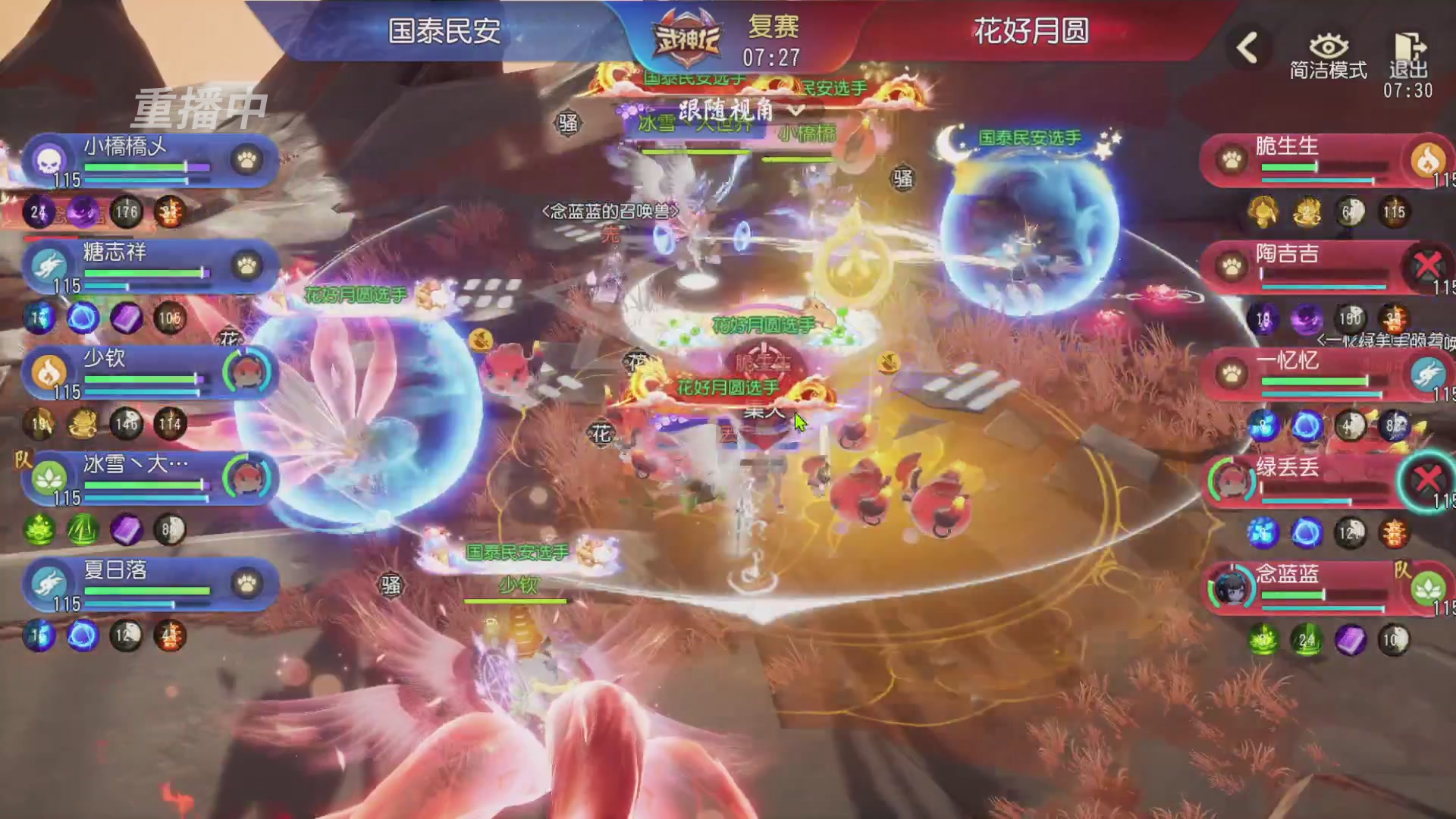Expand the chevron under 跟随视角
Image resolution: width=1456 pixels, height=819 pixels.
point(795,108)
